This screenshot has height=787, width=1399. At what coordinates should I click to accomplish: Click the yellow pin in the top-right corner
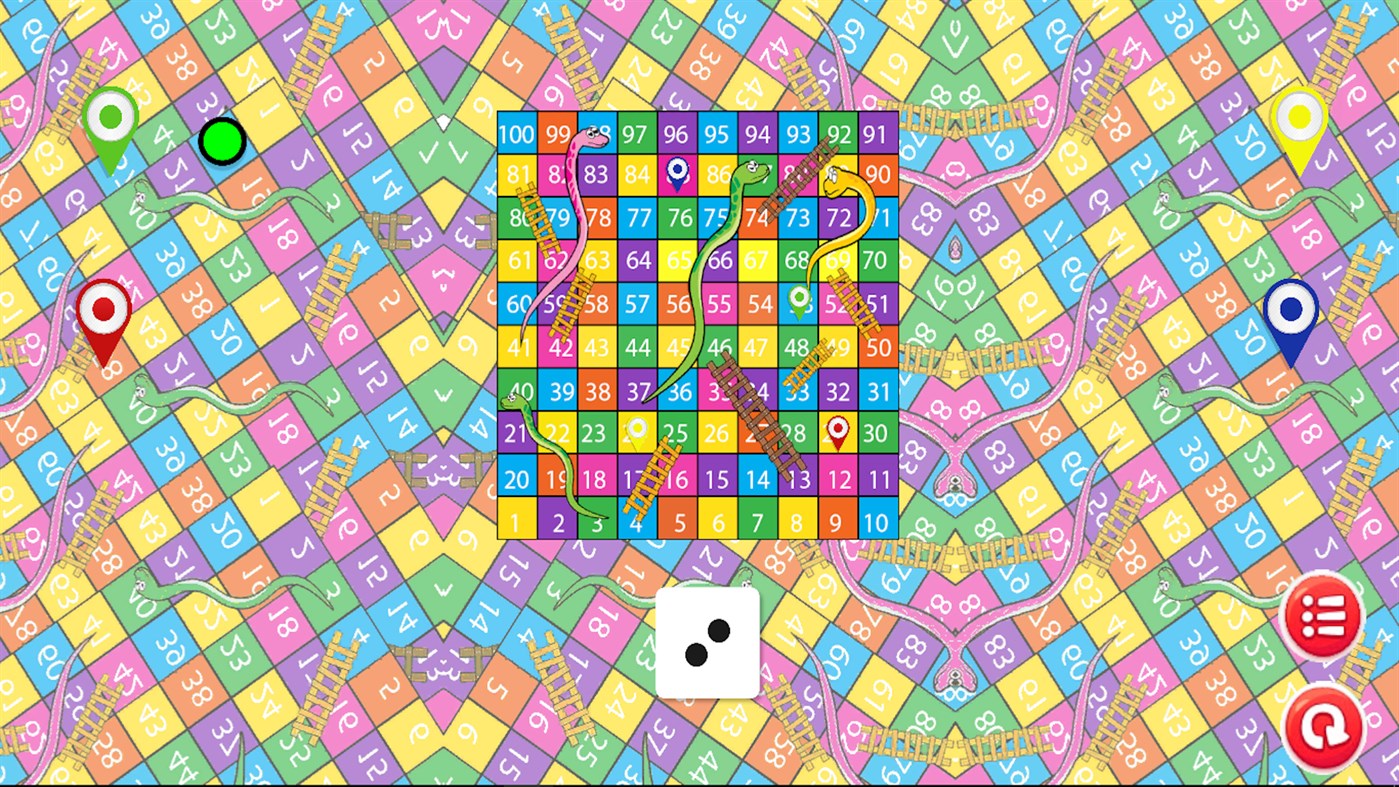tap(1297, 117)
